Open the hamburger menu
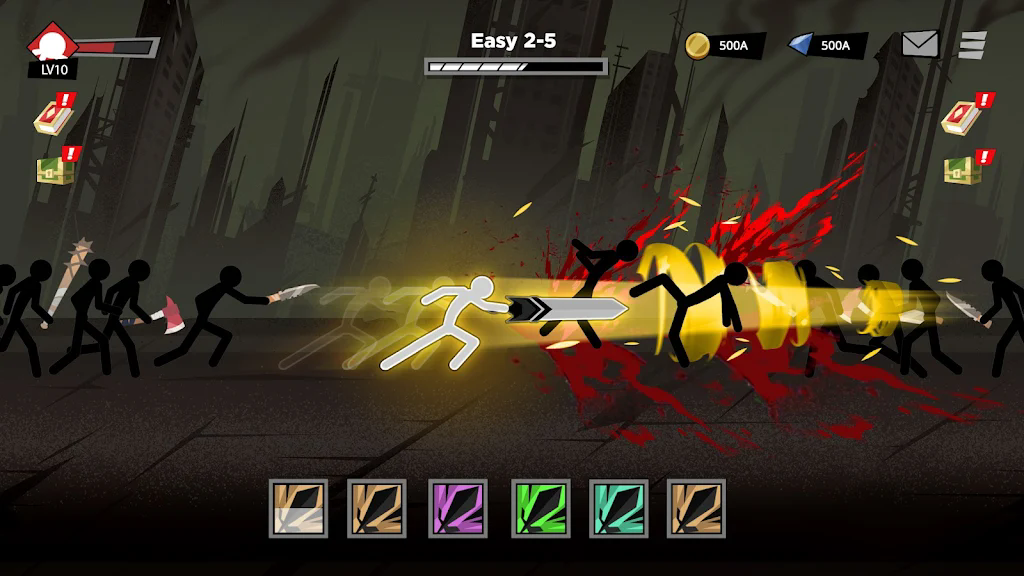 coord(973,45)
